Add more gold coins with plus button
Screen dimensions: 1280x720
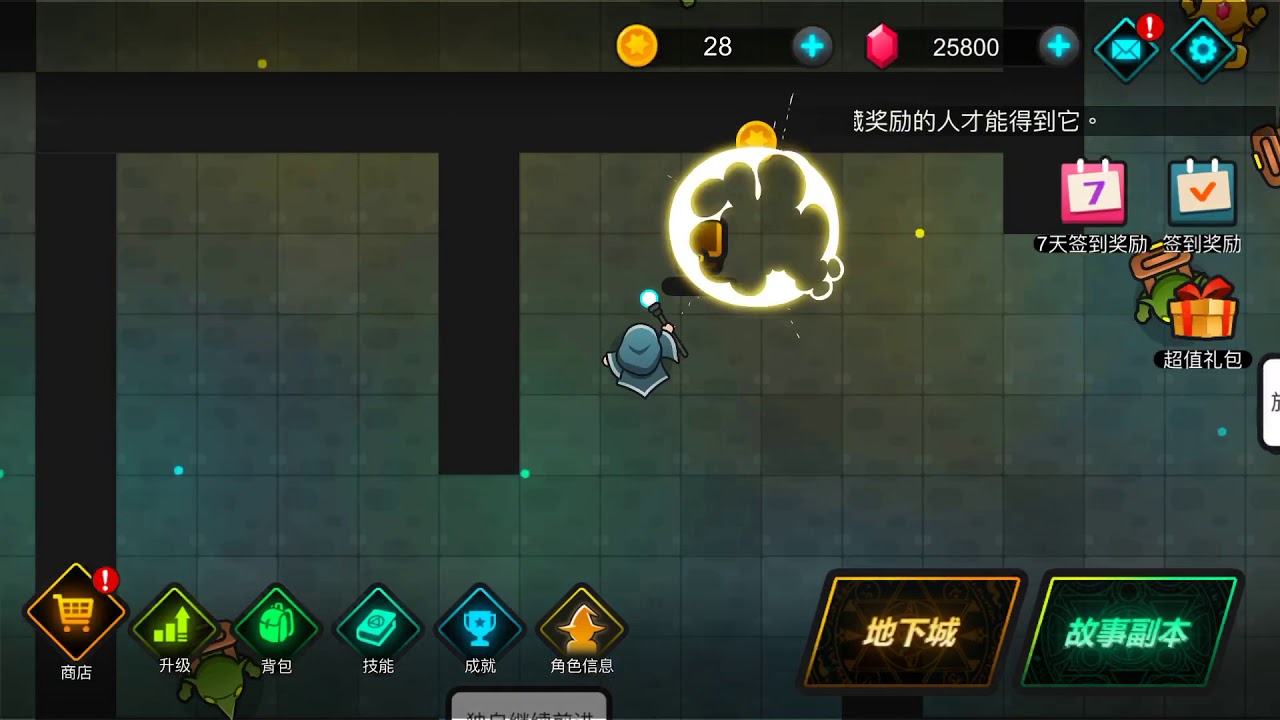point(812,46)
